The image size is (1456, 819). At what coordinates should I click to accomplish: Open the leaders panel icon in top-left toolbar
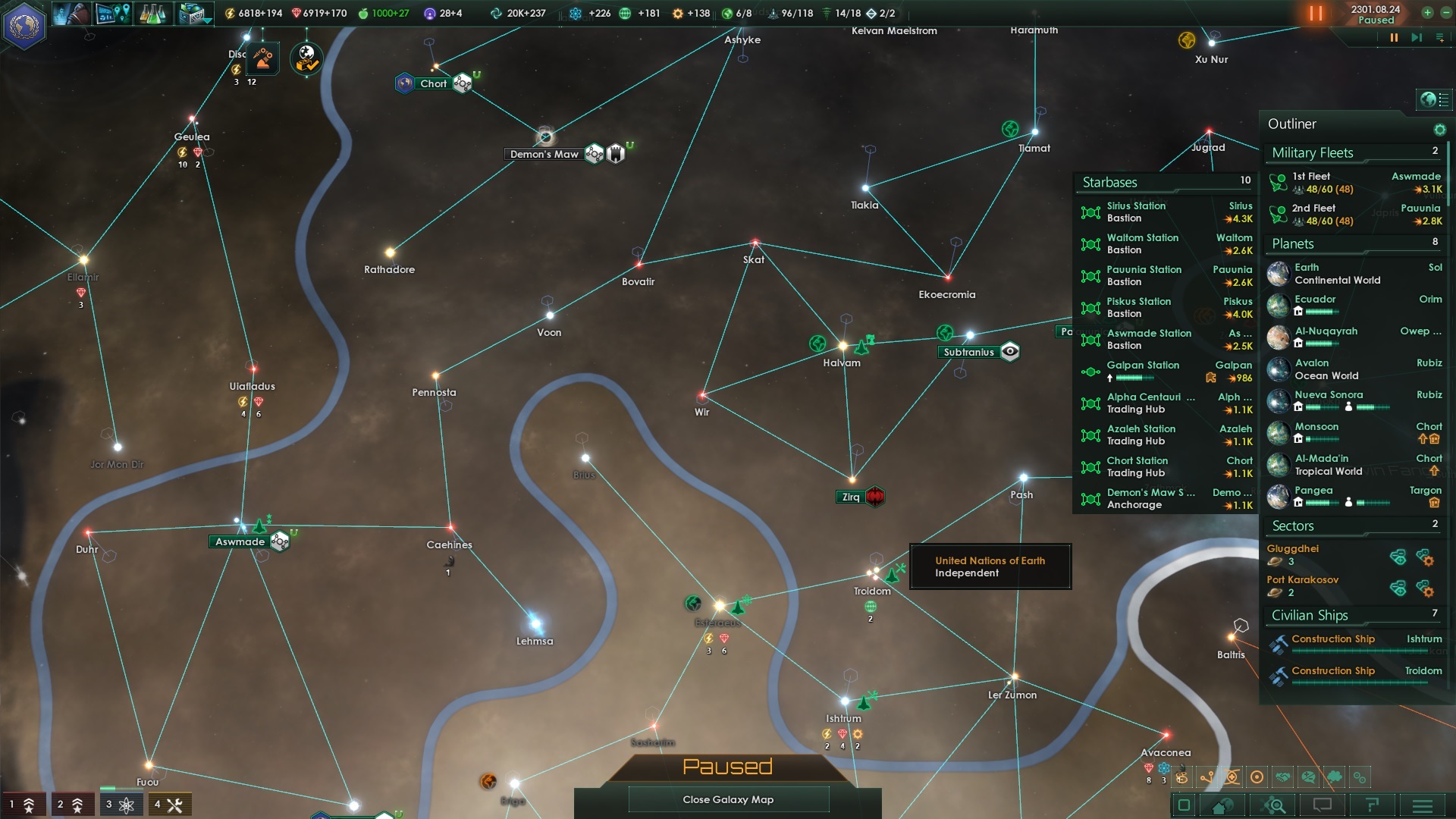pos(72,14)
